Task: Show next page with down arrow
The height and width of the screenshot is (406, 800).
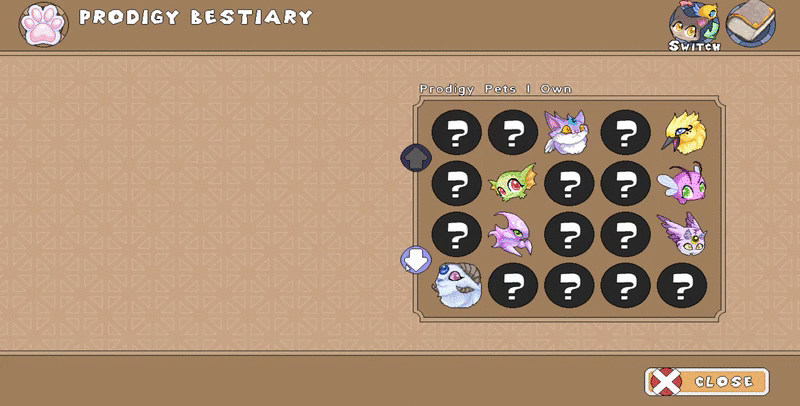Action: pos(415,262)
